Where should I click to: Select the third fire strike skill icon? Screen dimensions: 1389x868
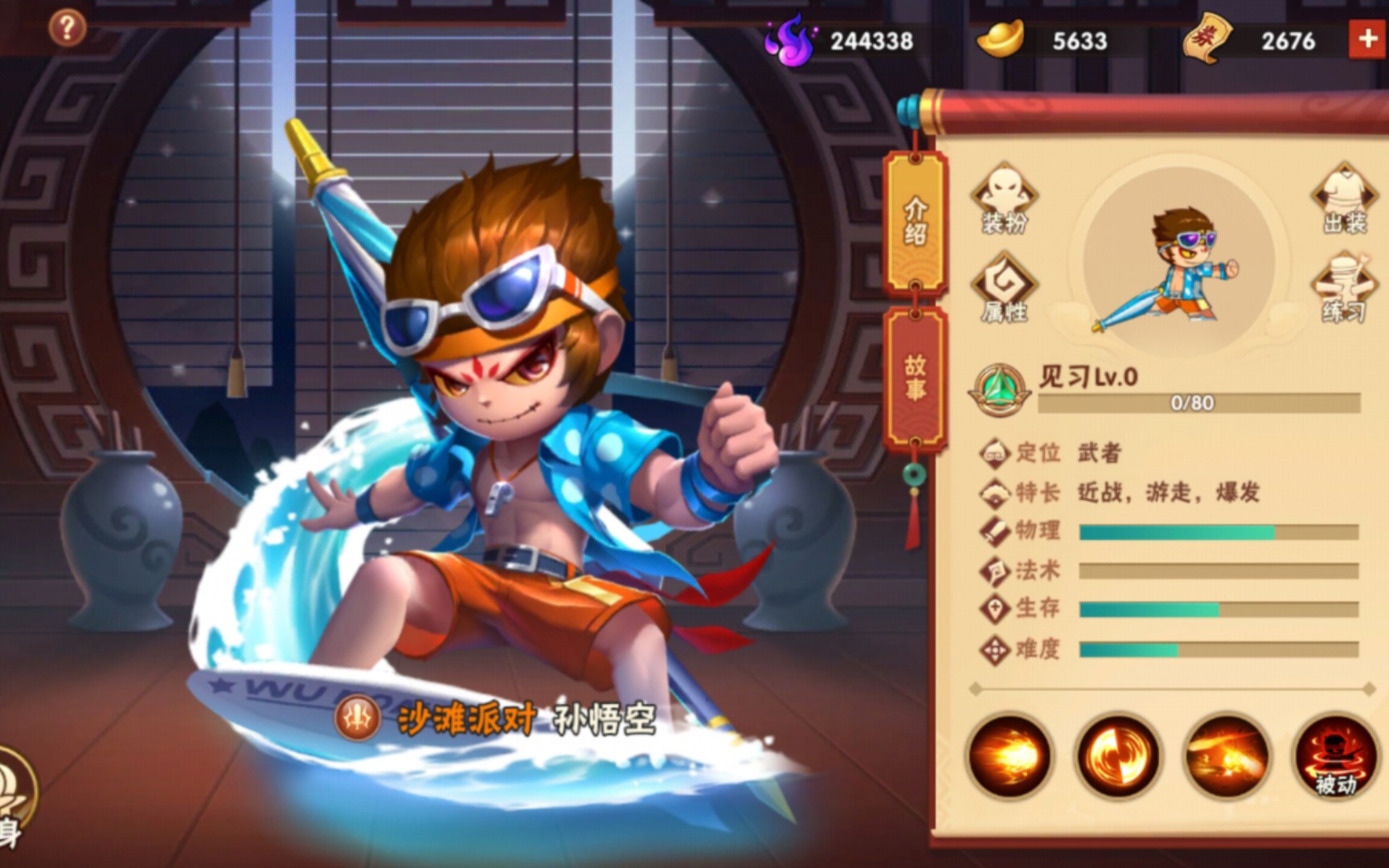(x=1226, y=755)
